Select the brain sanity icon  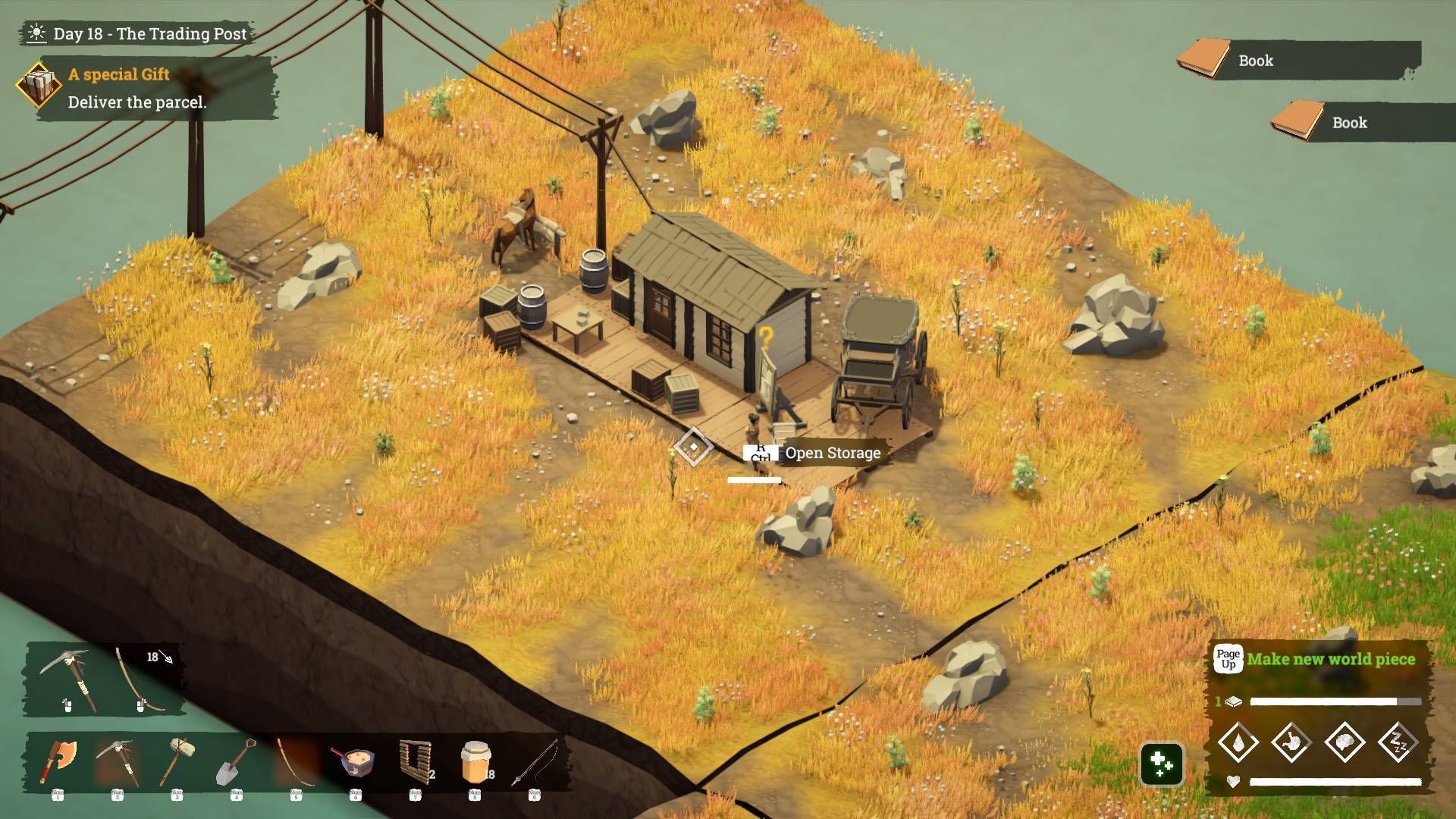point(1345,742)
